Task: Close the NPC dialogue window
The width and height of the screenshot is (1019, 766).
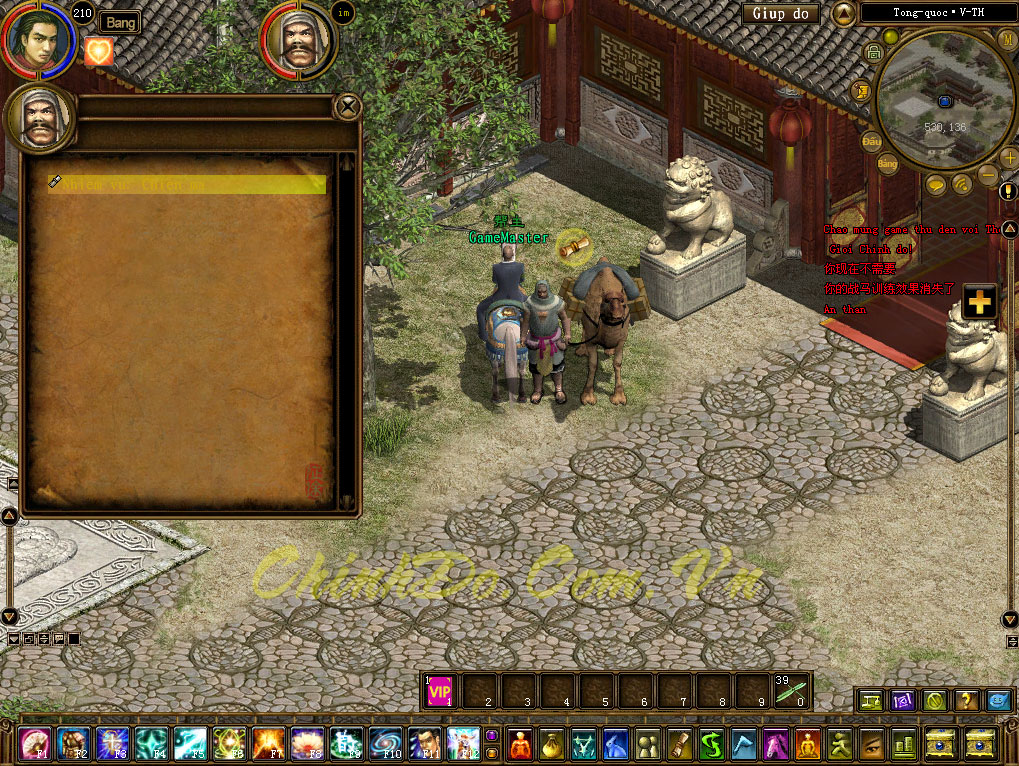Action: [x=347, y=106]
